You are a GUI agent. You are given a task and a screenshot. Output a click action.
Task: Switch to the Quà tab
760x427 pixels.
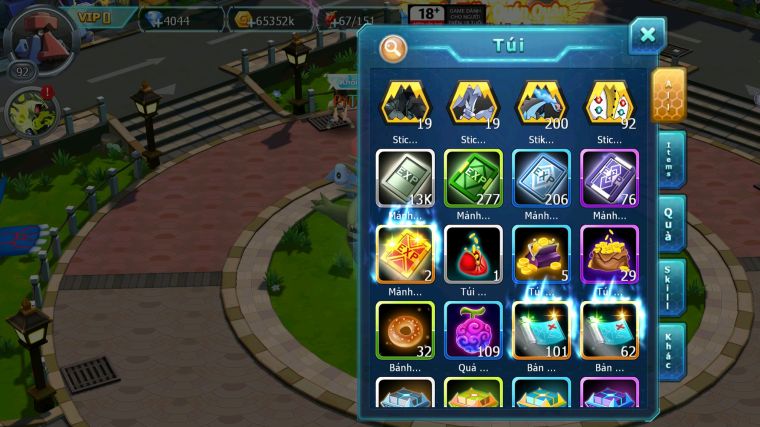coord(668,223)
